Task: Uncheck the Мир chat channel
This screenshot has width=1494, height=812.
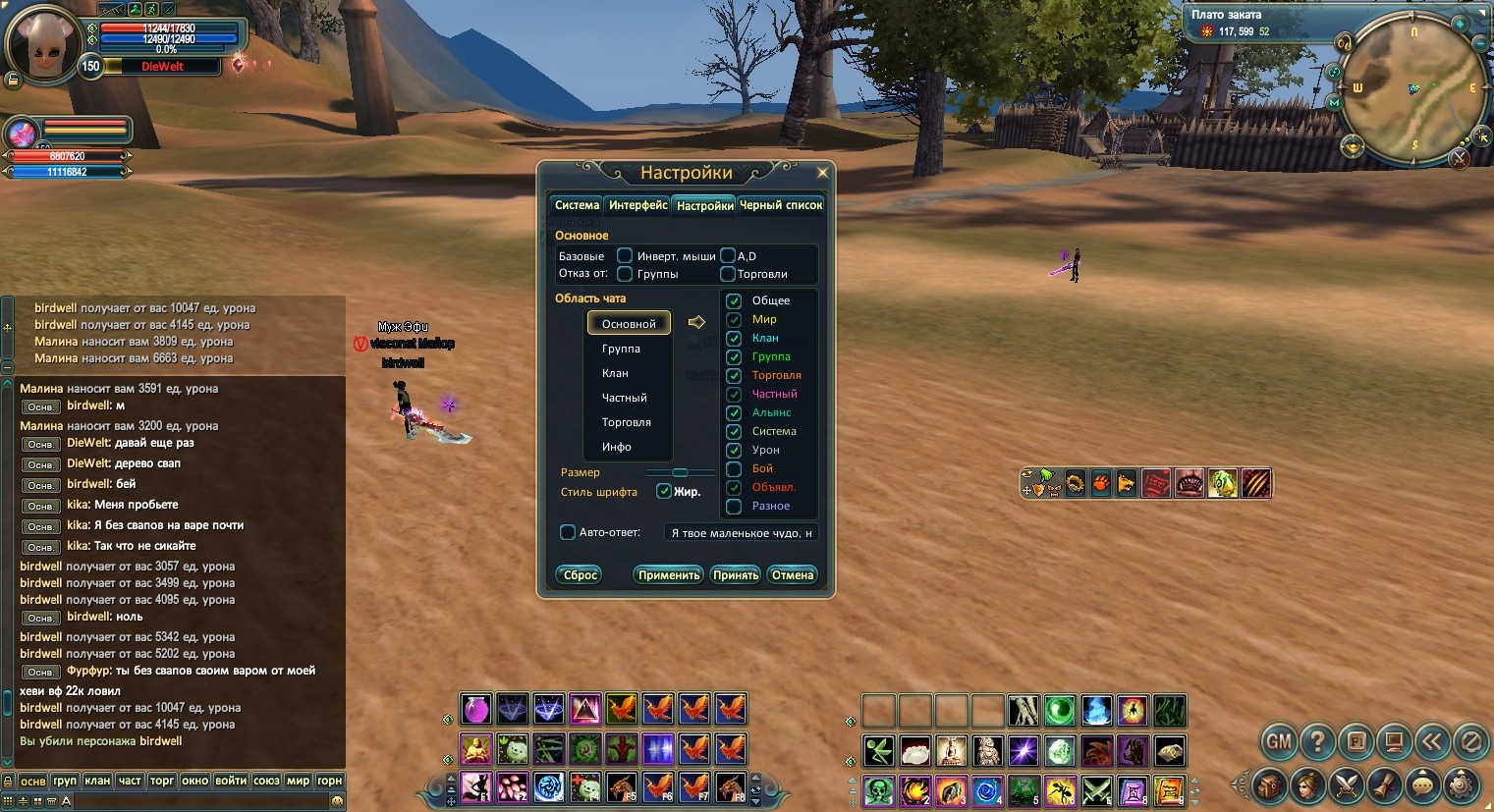Action: point(734,319)
